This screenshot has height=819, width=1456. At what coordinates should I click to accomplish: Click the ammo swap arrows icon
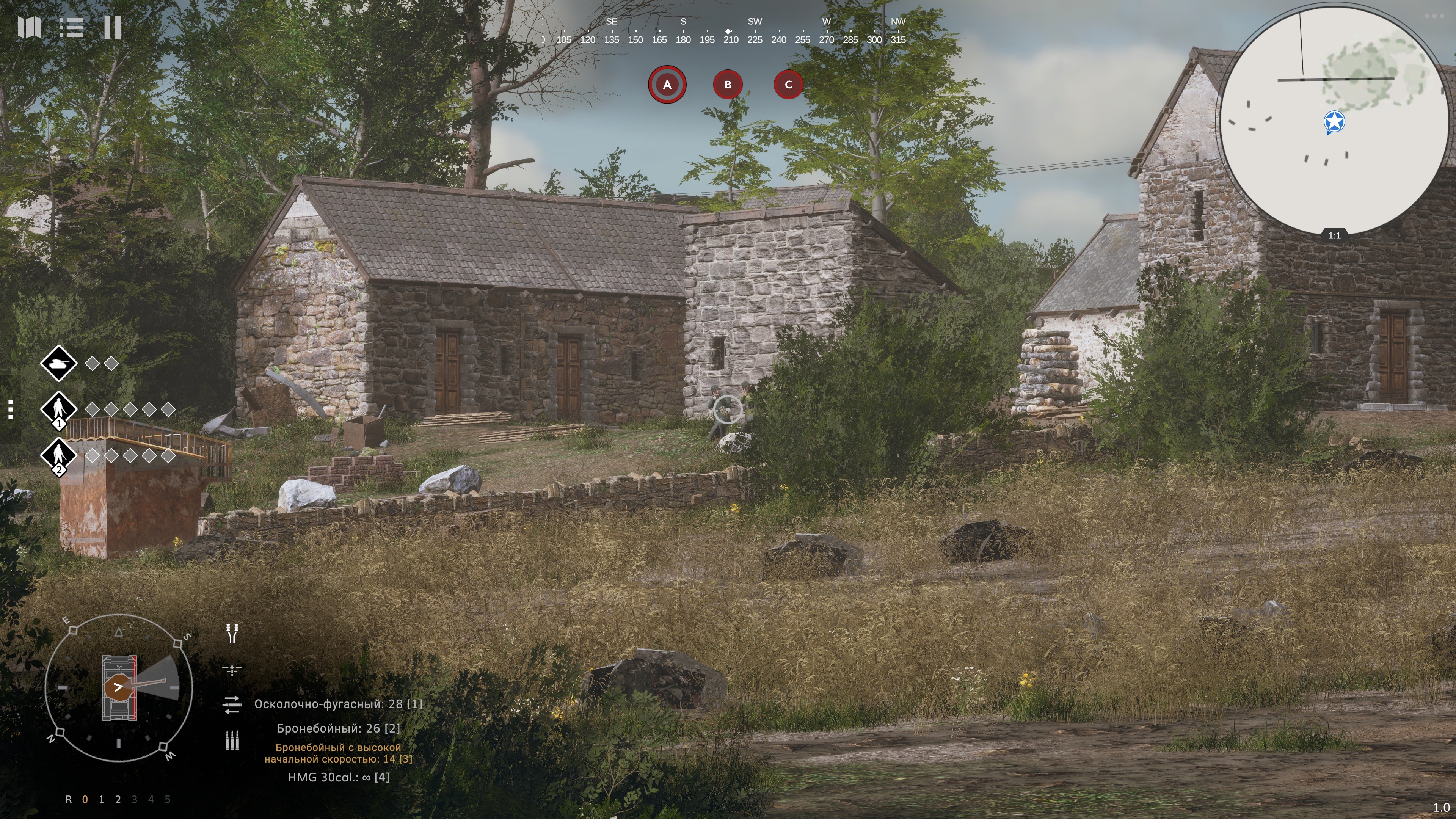coord(232,704)
